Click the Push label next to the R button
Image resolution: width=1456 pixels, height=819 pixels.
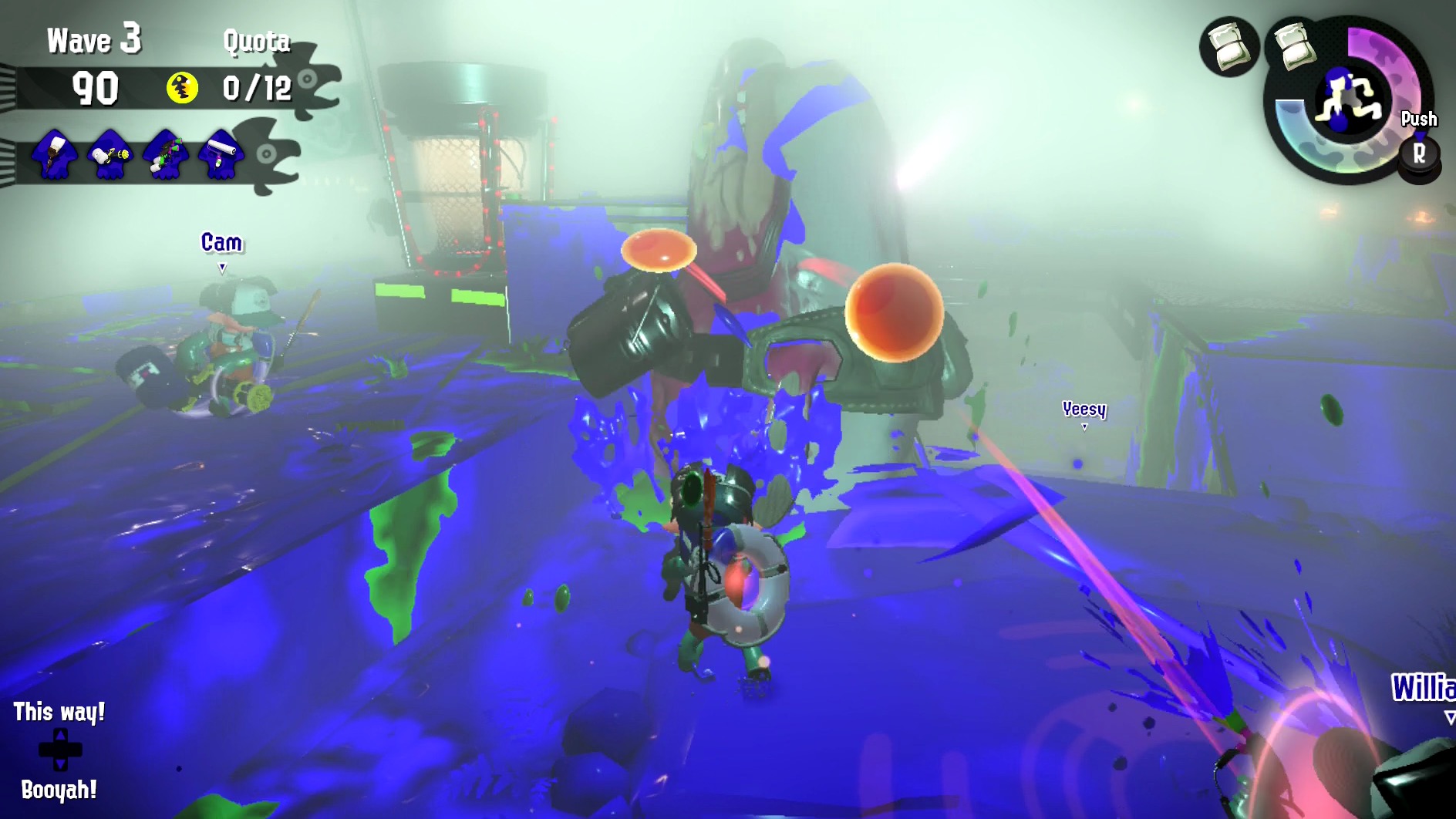tap(1417, 120)
